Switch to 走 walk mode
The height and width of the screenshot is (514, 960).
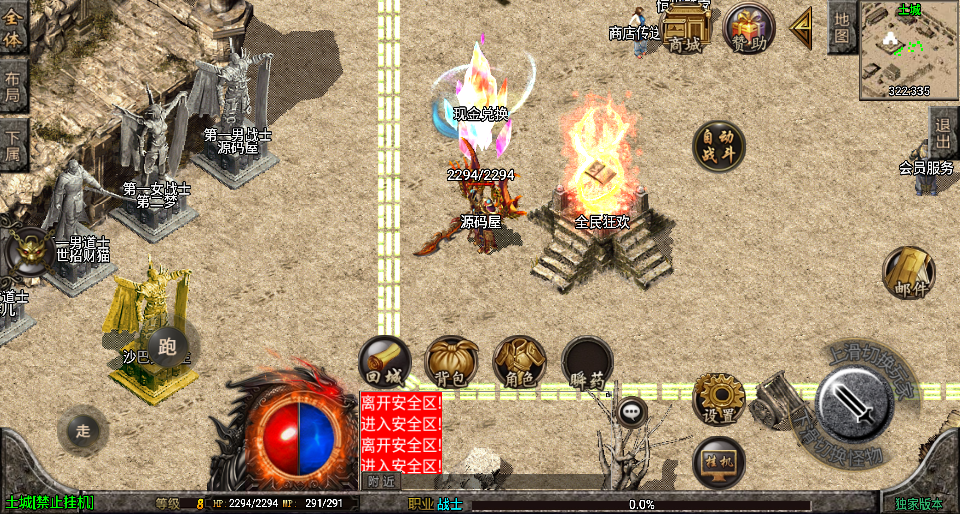(83, 431)
